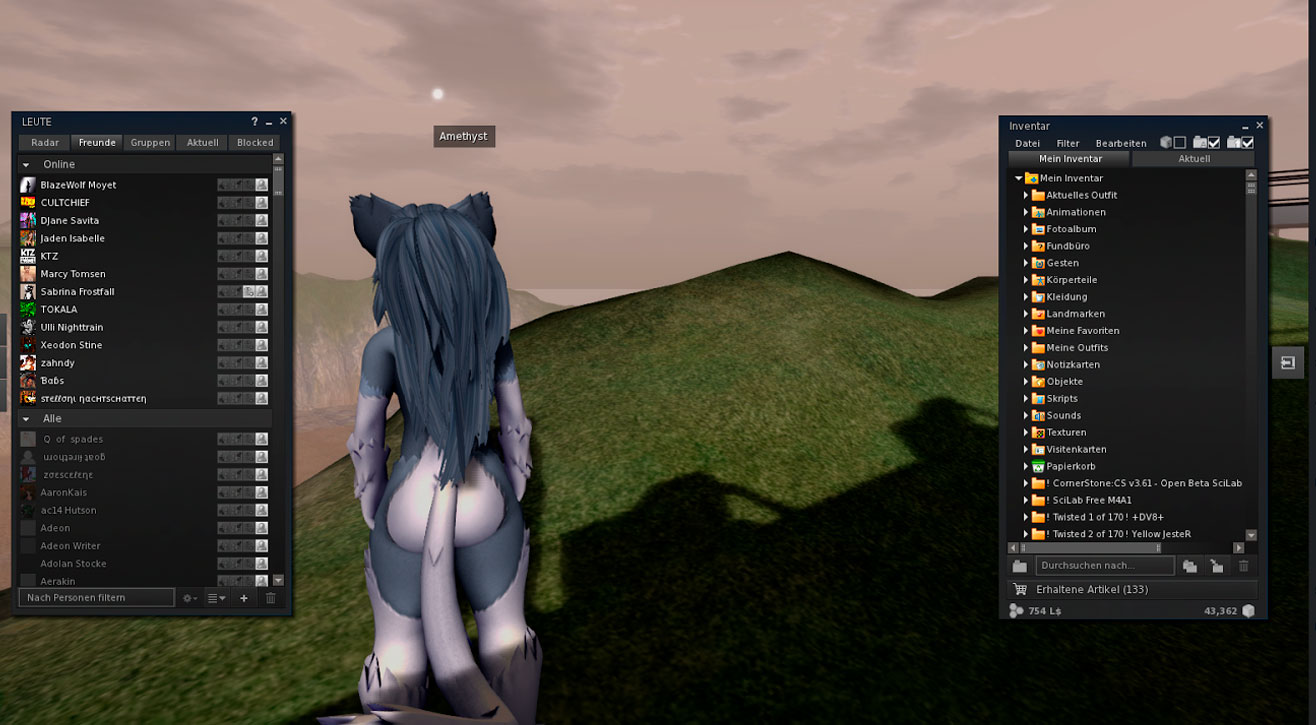The width and height of the screenshot is (1316, 725).
Task: Click the cube icon in the Inventar header
Action: coord(1166,143)
